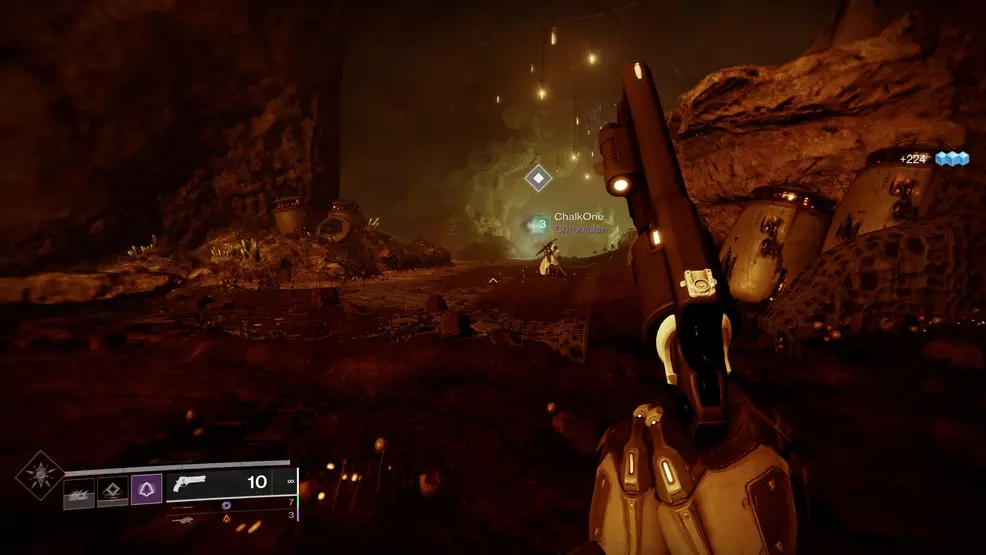Select the equipped hand cannon weapon

190,483
